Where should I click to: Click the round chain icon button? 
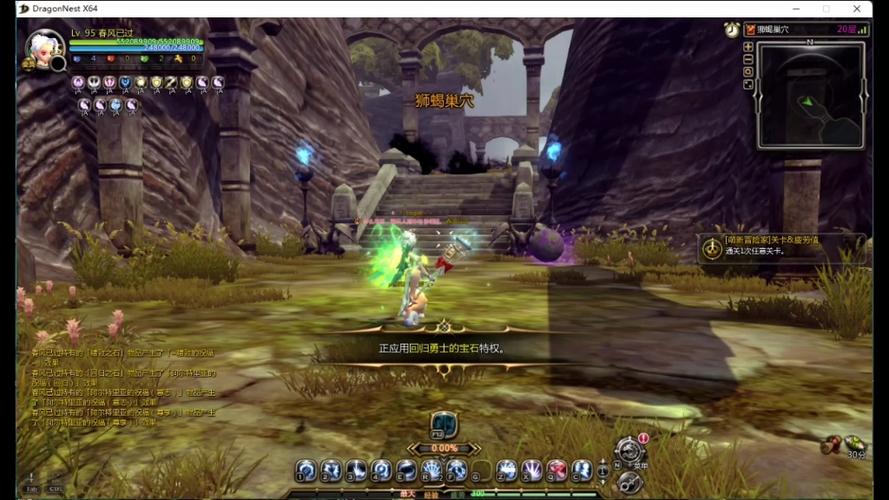(629, 482)
